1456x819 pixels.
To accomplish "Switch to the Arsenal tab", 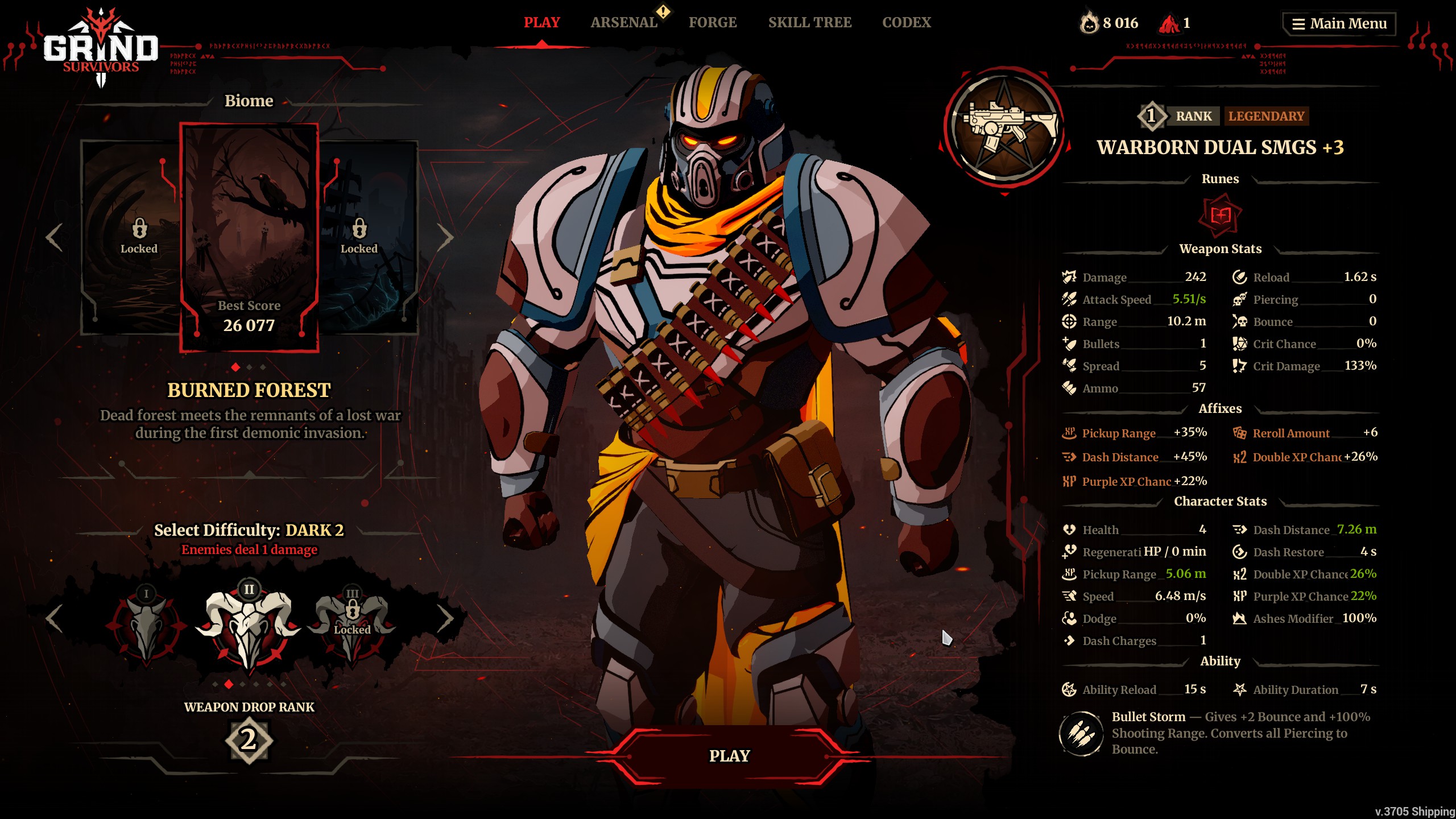I will coord(624,23).
